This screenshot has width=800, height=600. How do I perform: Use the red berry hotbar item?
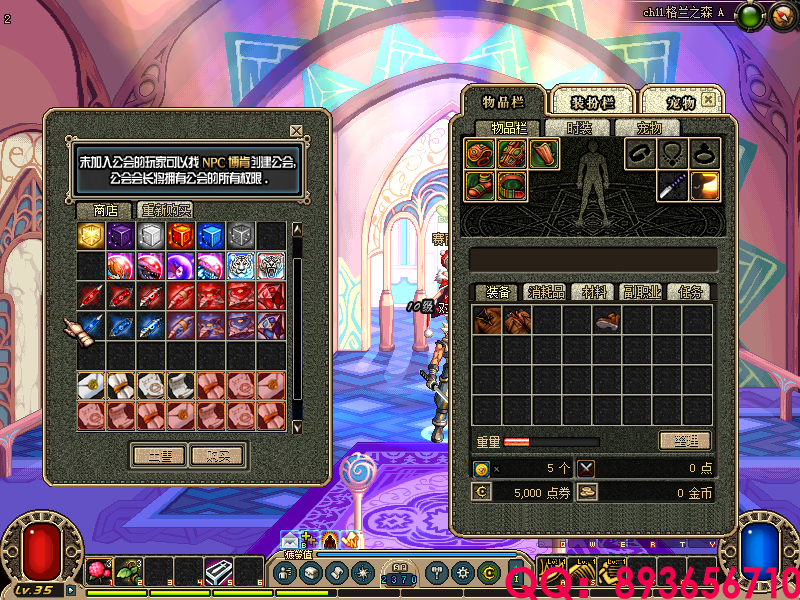[98, 571]
